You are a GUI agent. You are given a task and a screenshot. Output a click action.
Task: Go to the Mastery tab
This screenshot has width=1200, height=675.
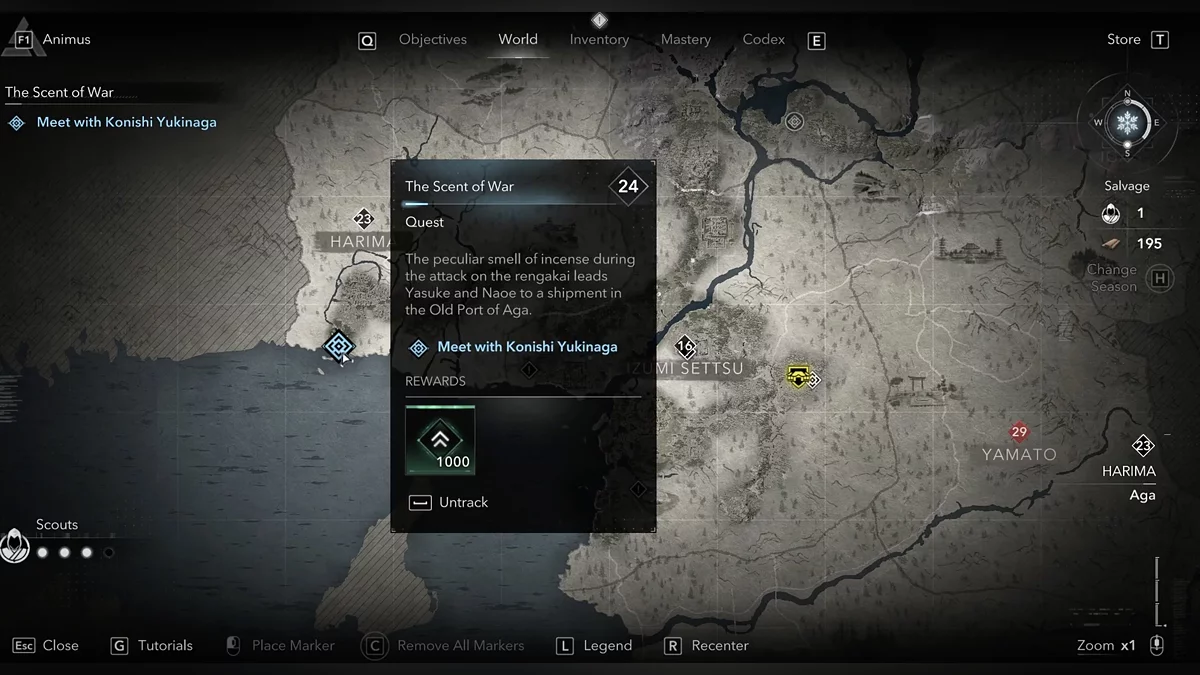[x=686, y=40]
